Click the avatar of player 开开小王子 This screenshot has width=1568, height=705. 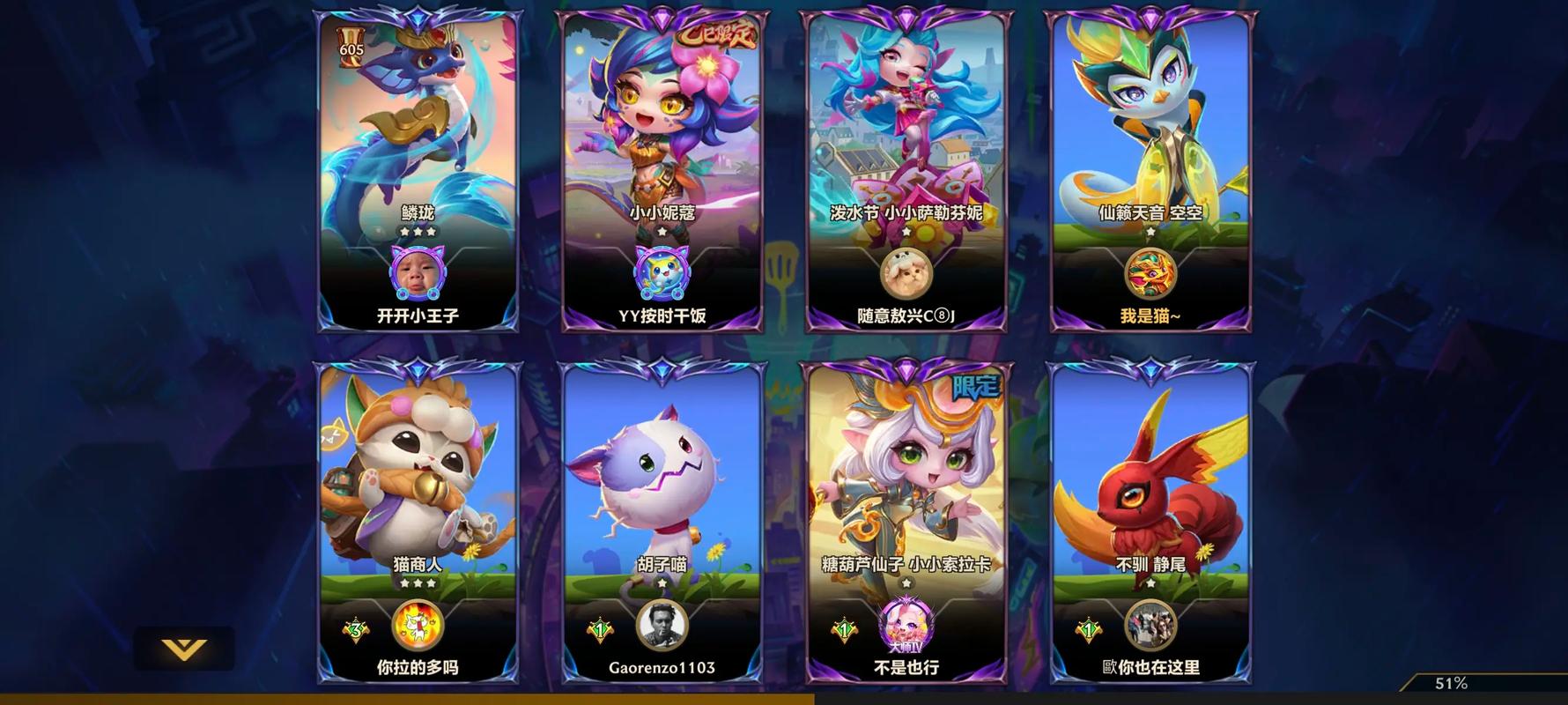tap(418, 273)
